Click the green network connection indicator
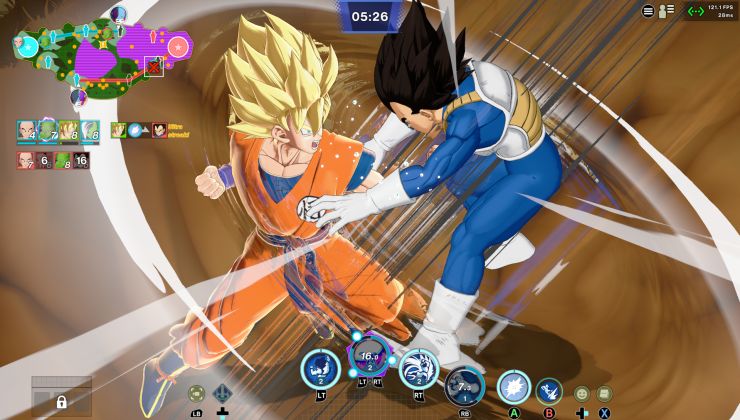The image size is (740, 420). [695, 11]
